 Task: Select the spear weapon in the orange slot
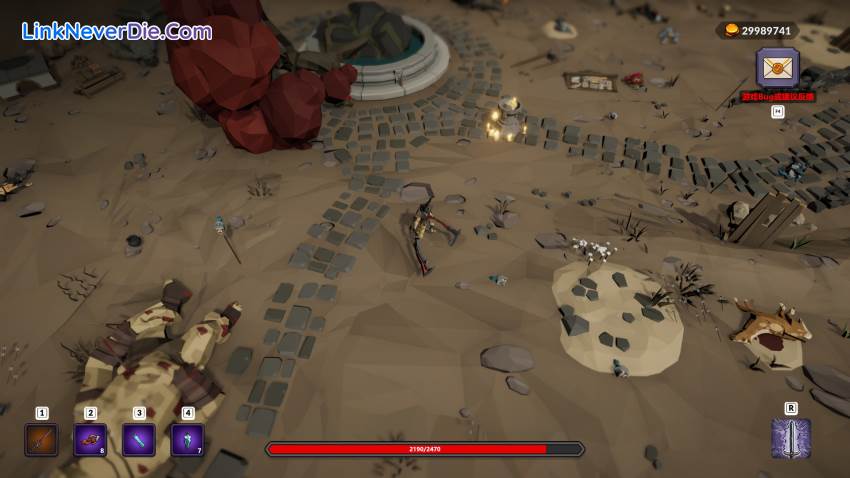pos(41,439)
